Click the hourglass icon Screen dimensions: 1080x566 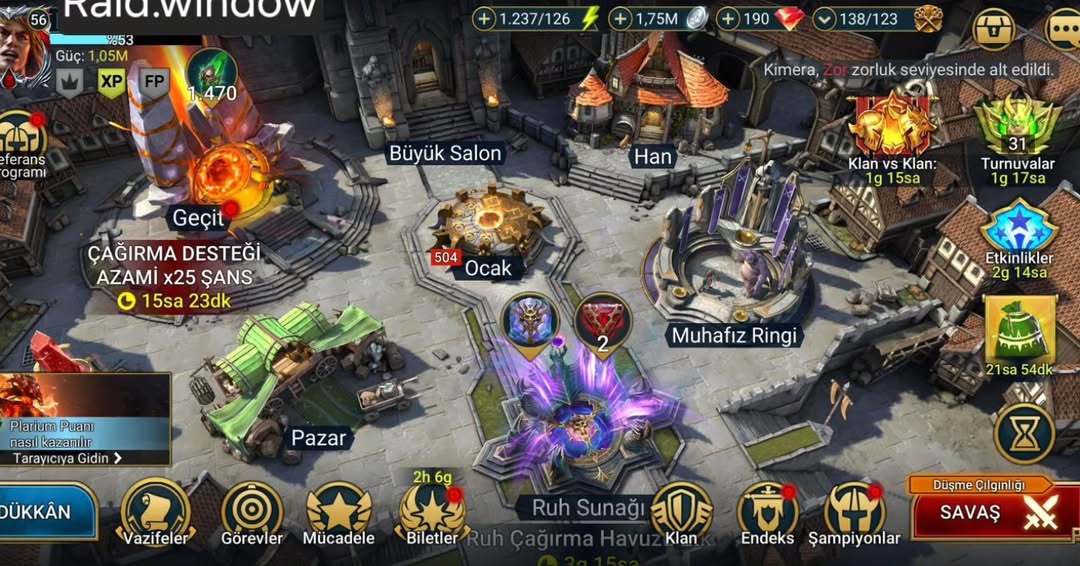click(x=1024, y=433)
